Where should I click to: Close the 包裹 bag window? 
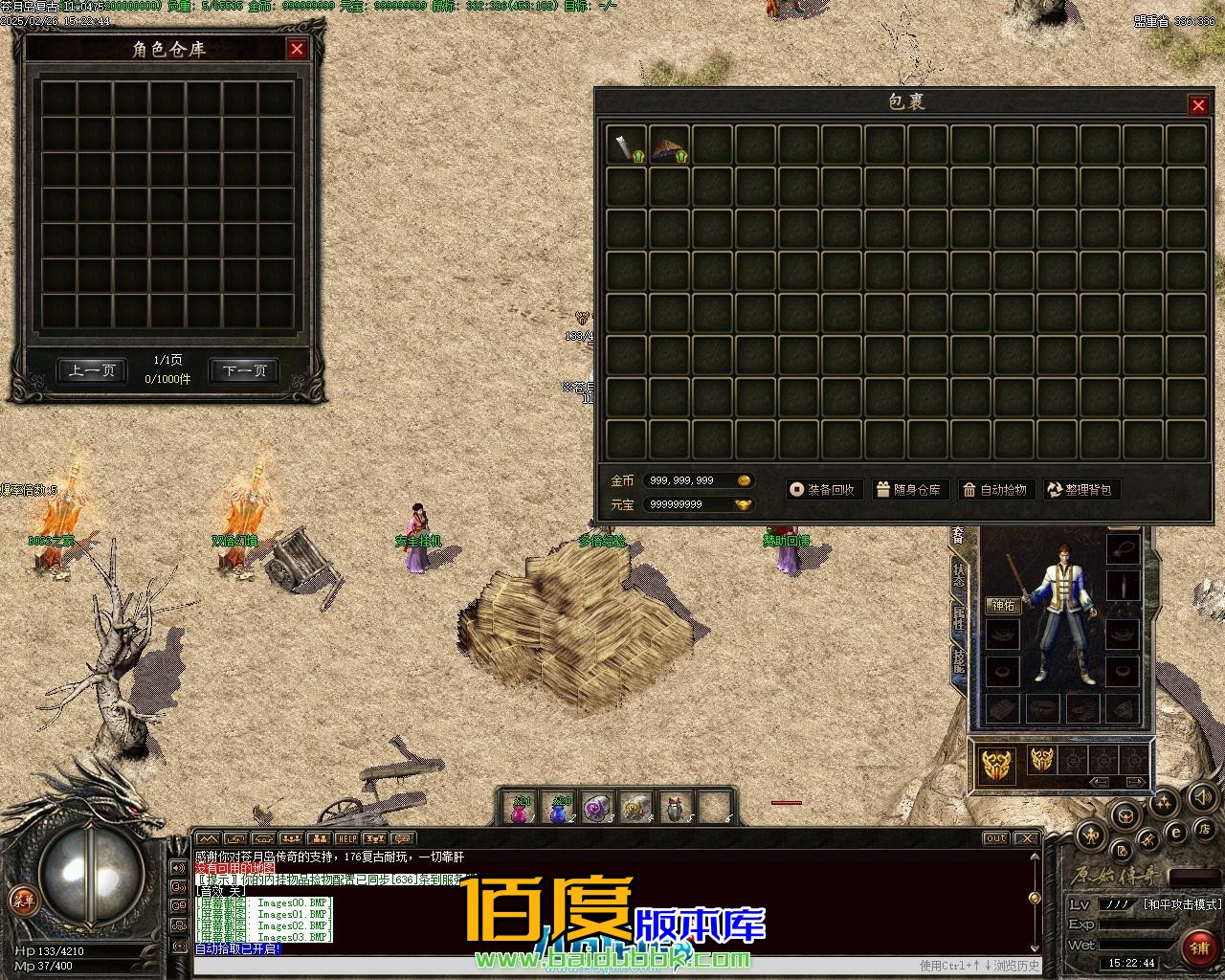[1198, 105]
